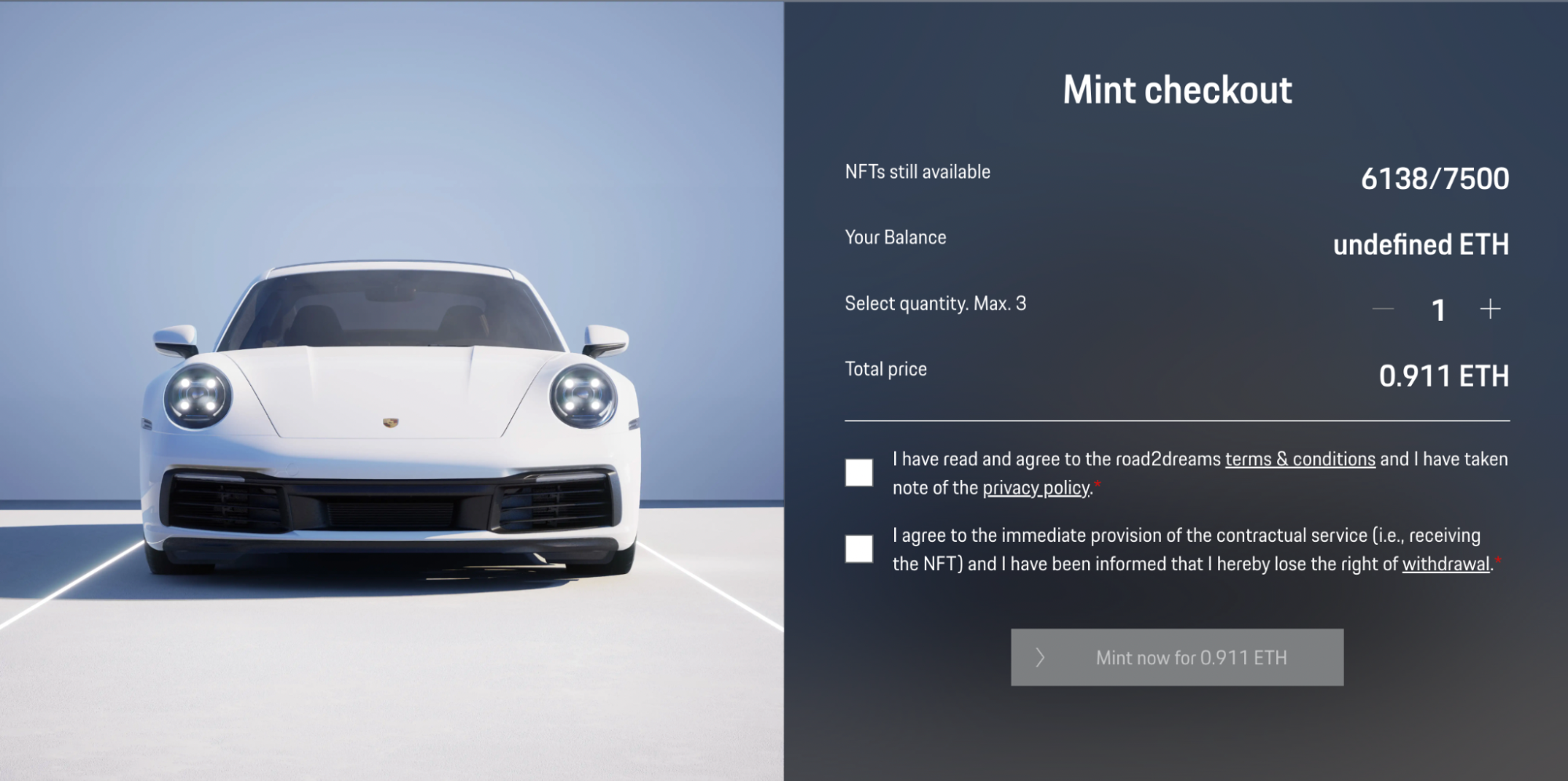Follow the withdrawal link
Image resolution: width=1568 pixels, height=781 pixels.
(x=1446, y=565)
